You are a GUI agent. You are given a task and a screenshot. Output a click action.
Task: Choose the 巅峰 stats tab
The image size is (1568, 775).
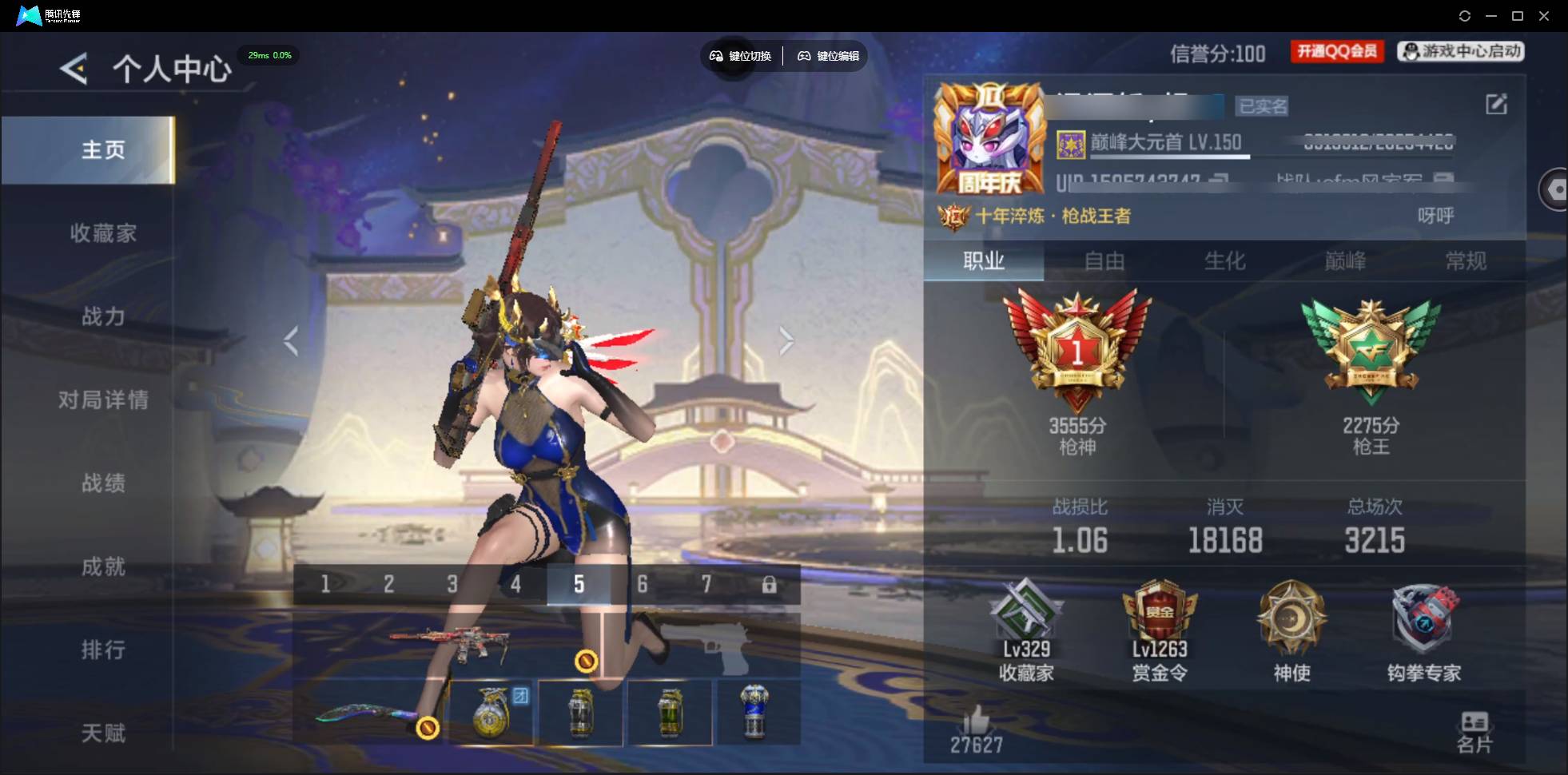(1345, 261)
